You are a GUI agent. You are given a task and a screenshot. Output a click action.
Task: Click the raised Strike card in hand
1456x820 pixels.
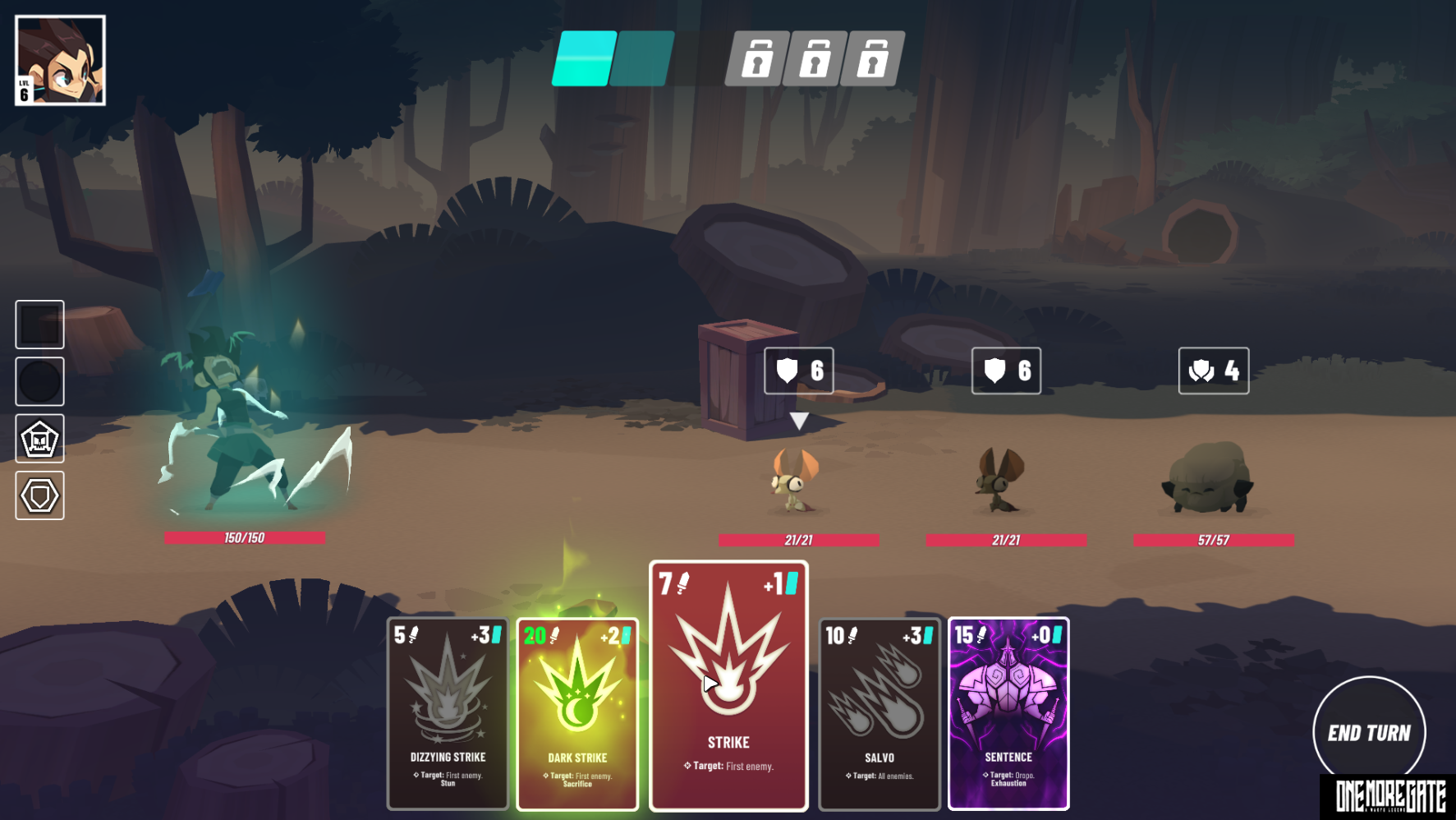point(728,686)
